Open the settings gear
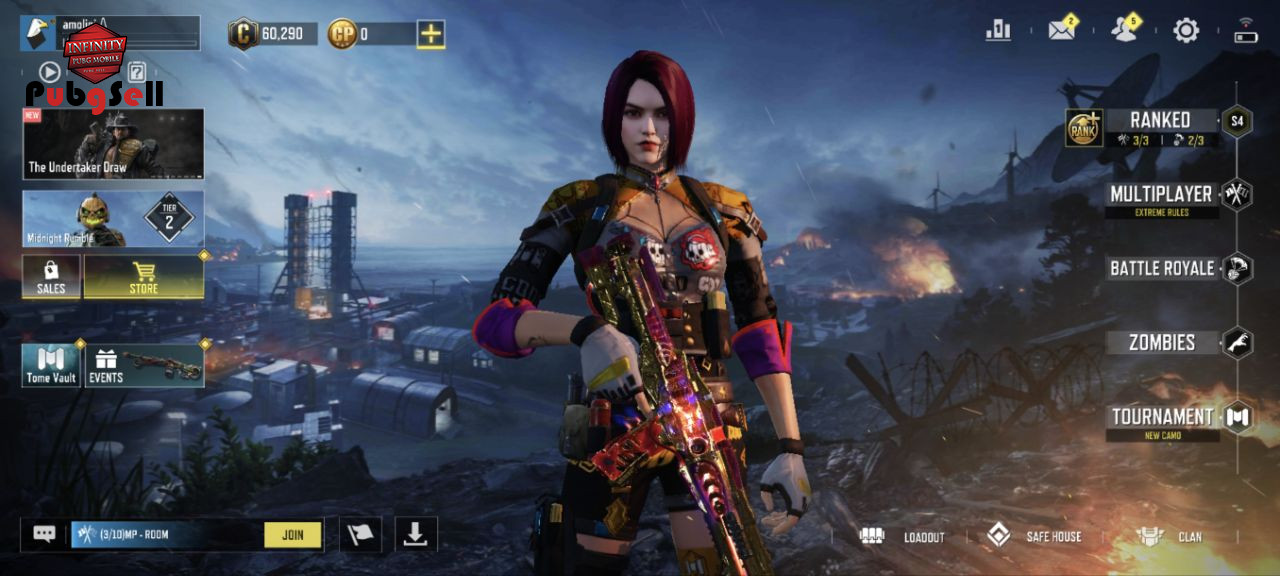Image resolution: width=1280 pixels, height=576 pixels. click(x=1186, y=30)
